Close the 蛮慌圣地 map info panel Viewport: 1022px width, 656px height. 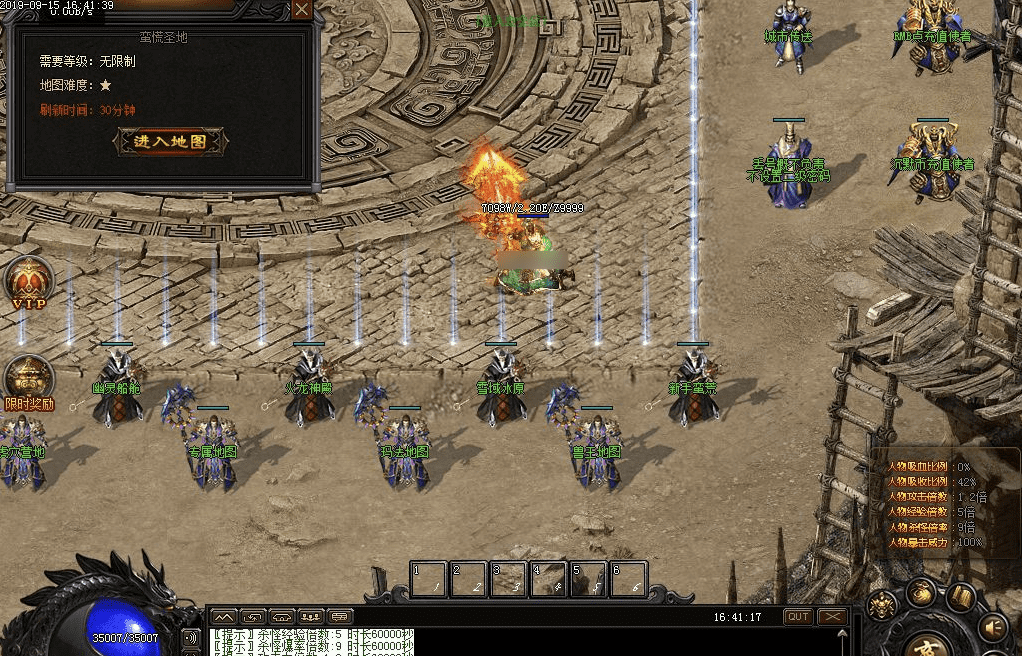[x=302, y=10]
